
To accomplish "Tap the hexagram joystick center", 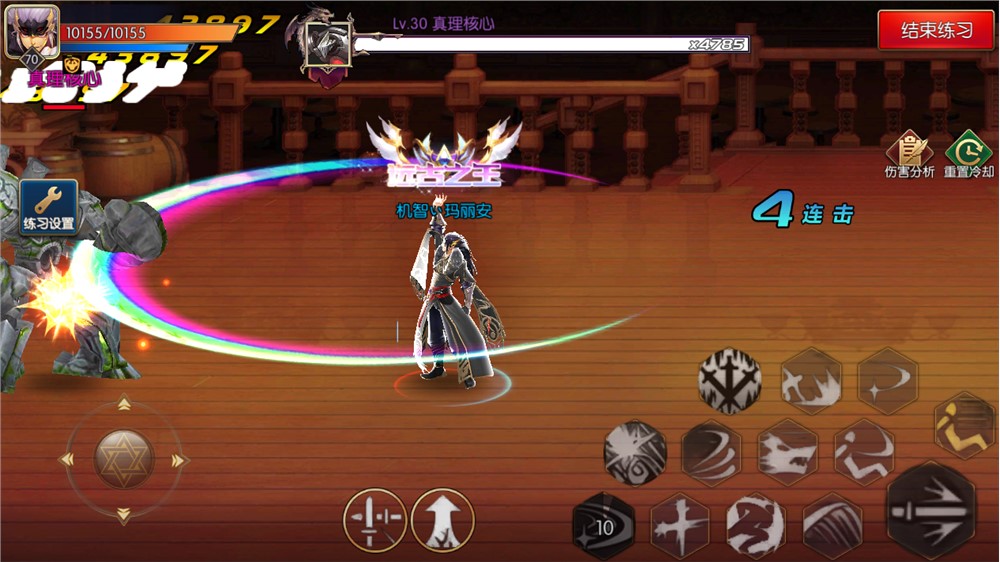I will point(123,459).
